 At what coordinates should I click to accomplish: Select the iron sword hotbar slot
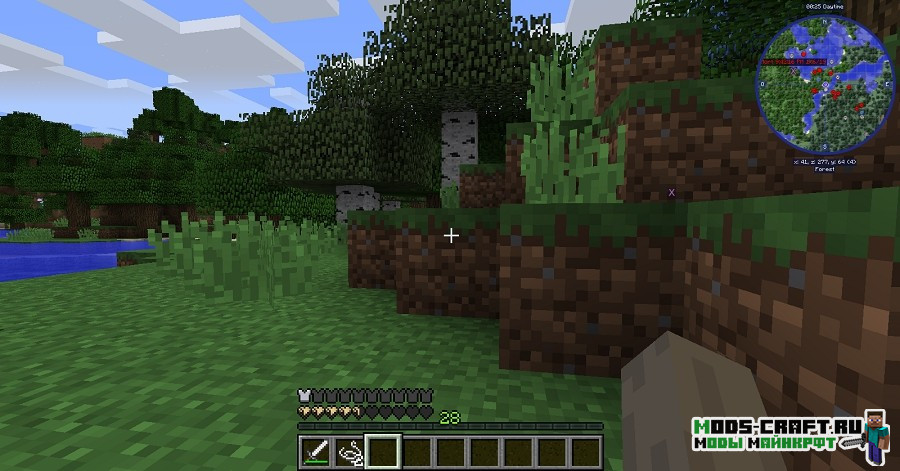click(315, 451)
